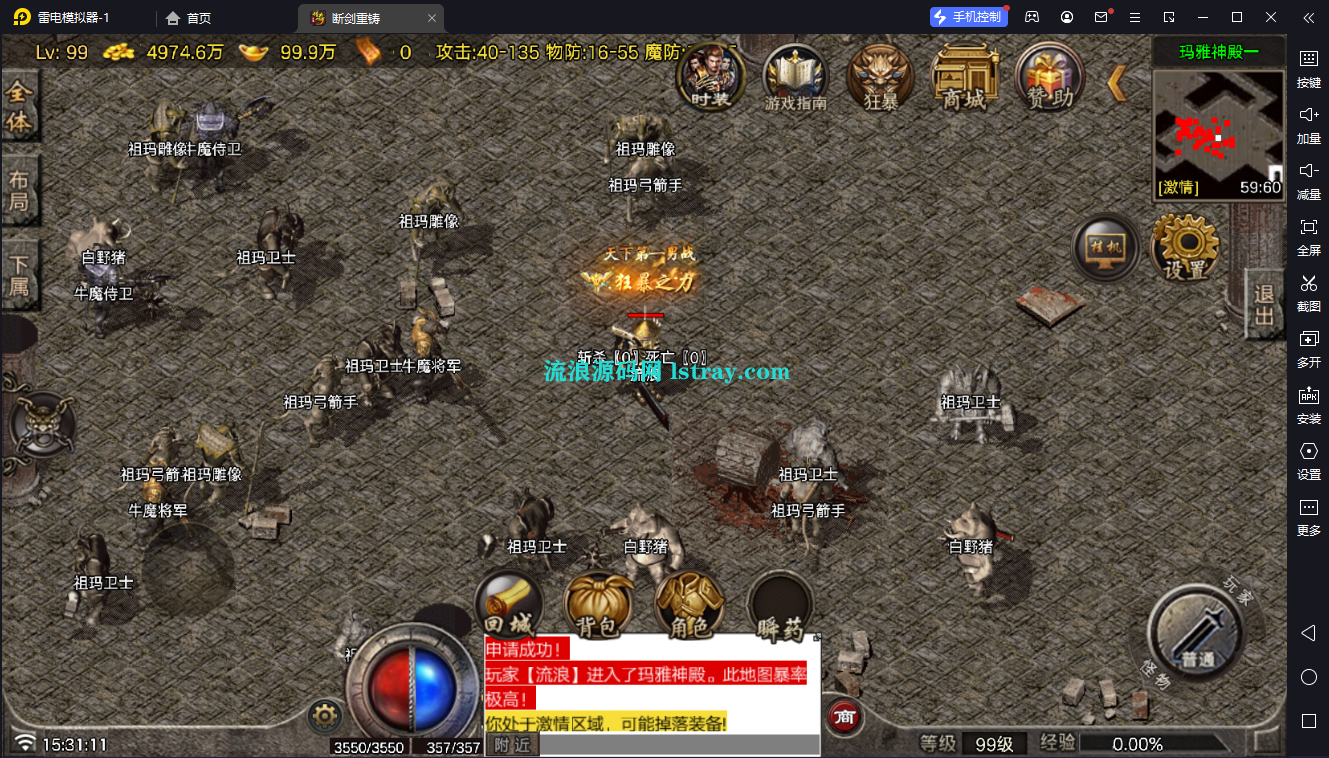Click the 手机控制 phone control button
Screen dimensions: 1329x758
tap(967, 16)
